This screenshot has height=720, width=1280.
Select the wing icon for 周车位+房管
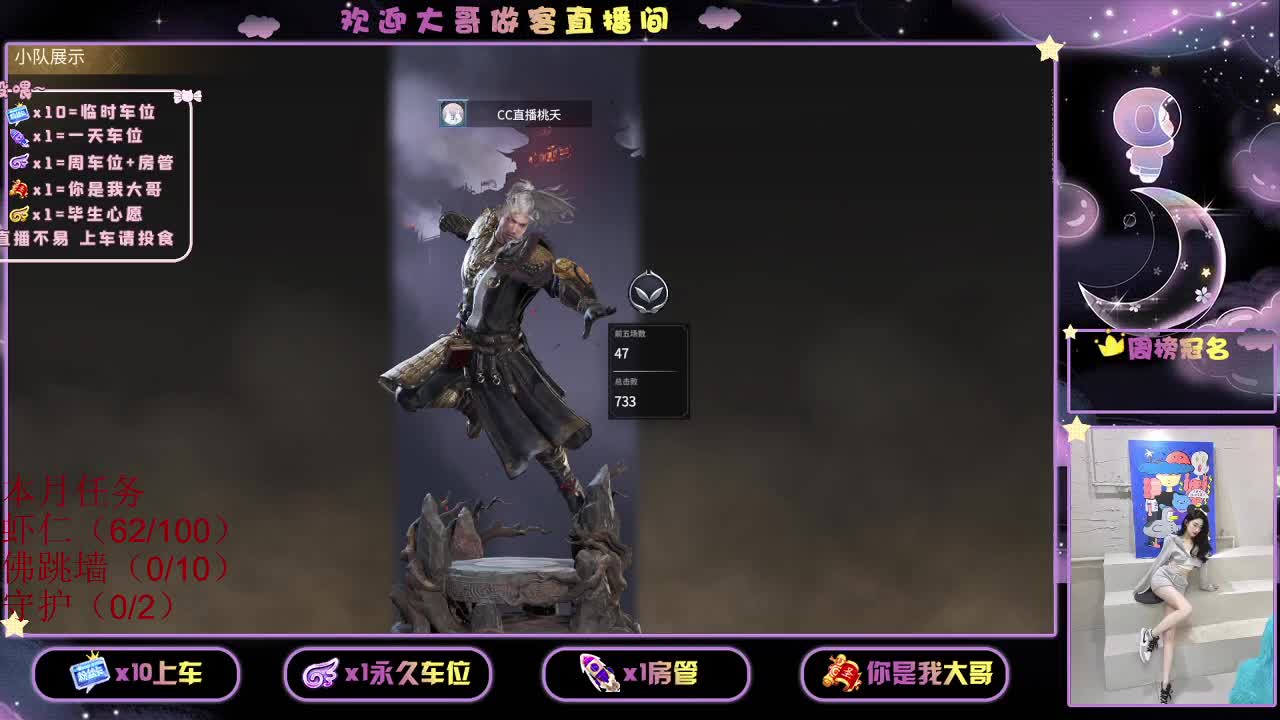[x=19, y=161]
